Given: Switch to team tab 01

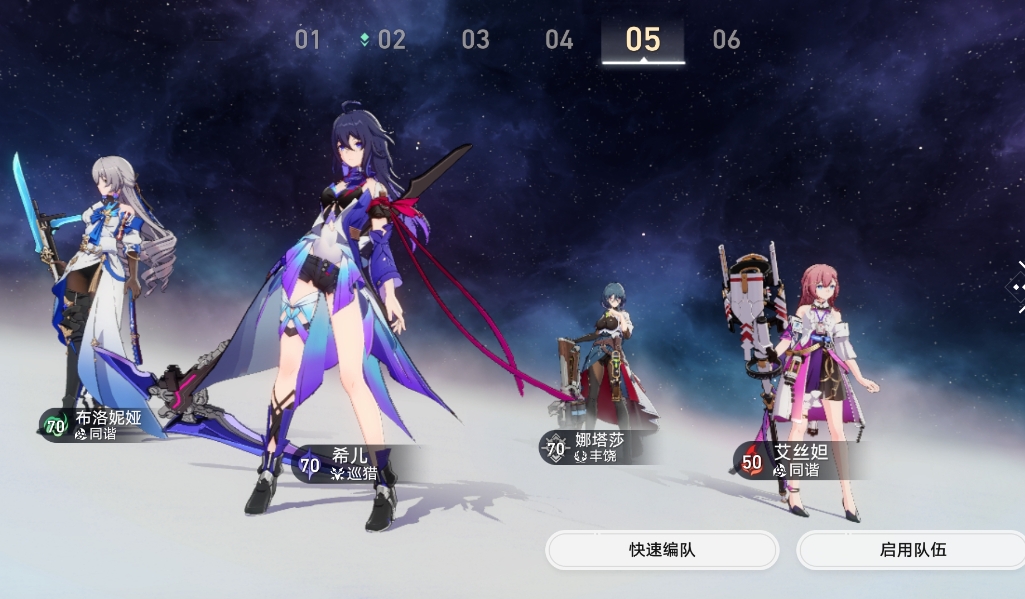Looking at the screenshot, I should pyautogui.click(x=307, y=40).
